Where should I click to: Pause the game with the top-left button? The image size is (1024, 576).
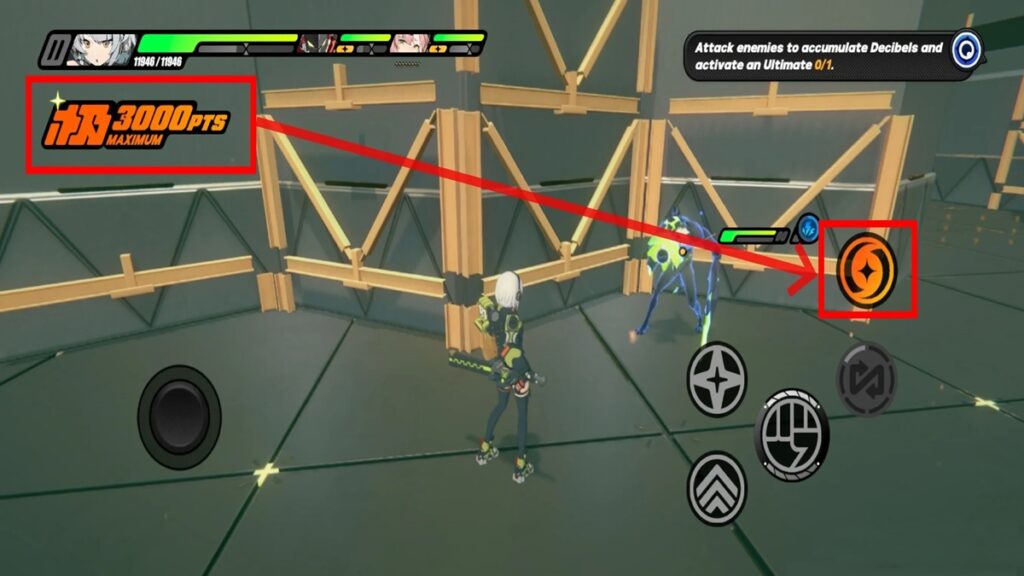[56, 49]
